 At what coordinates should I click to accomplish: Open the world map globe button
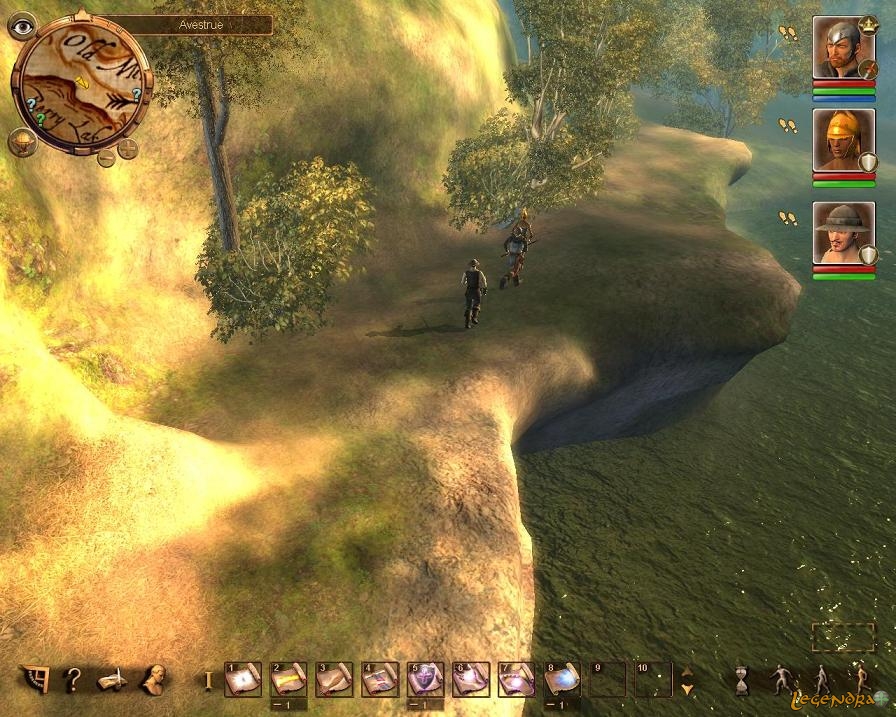click(x=22, y=142)
